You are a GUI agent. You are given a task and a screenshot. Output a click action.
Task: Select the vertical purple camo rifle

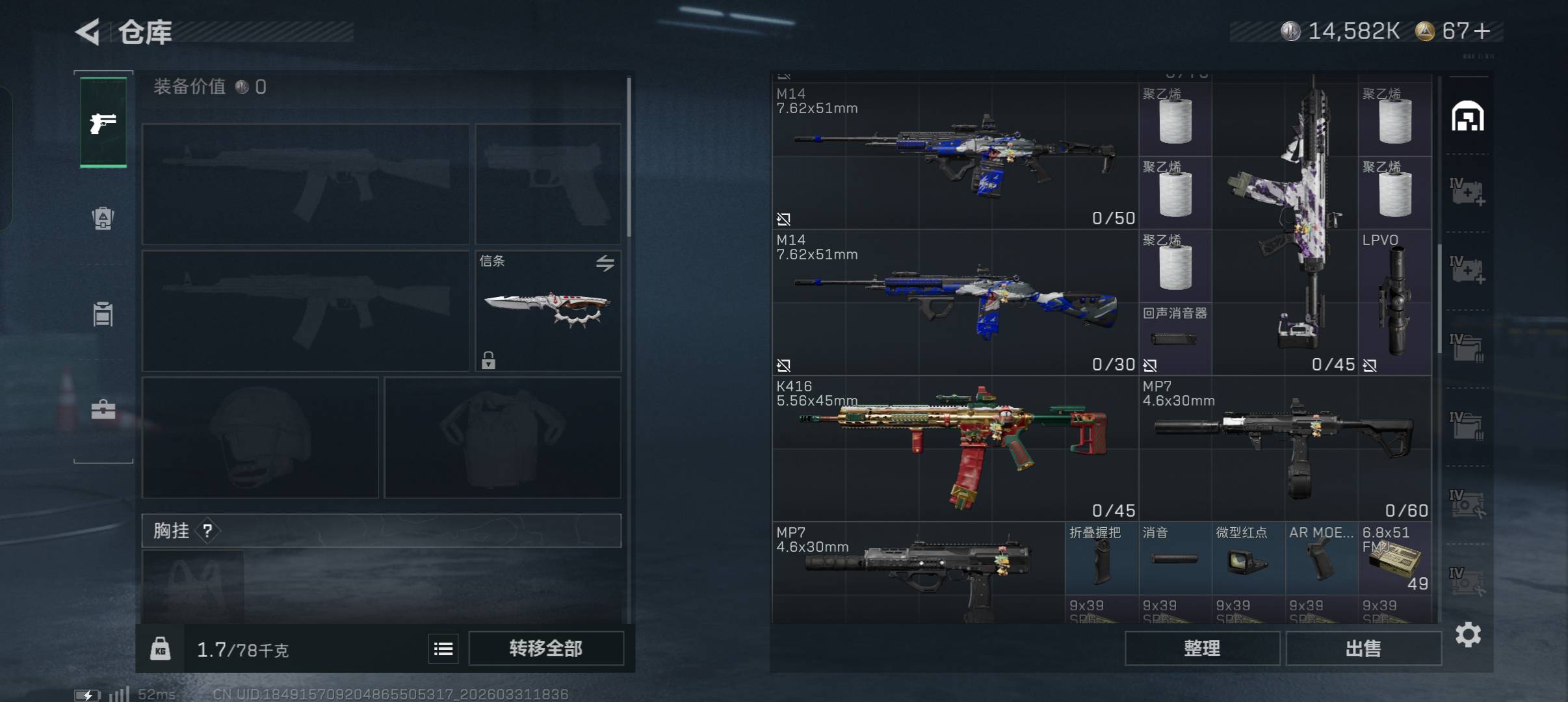point(1284,221)
